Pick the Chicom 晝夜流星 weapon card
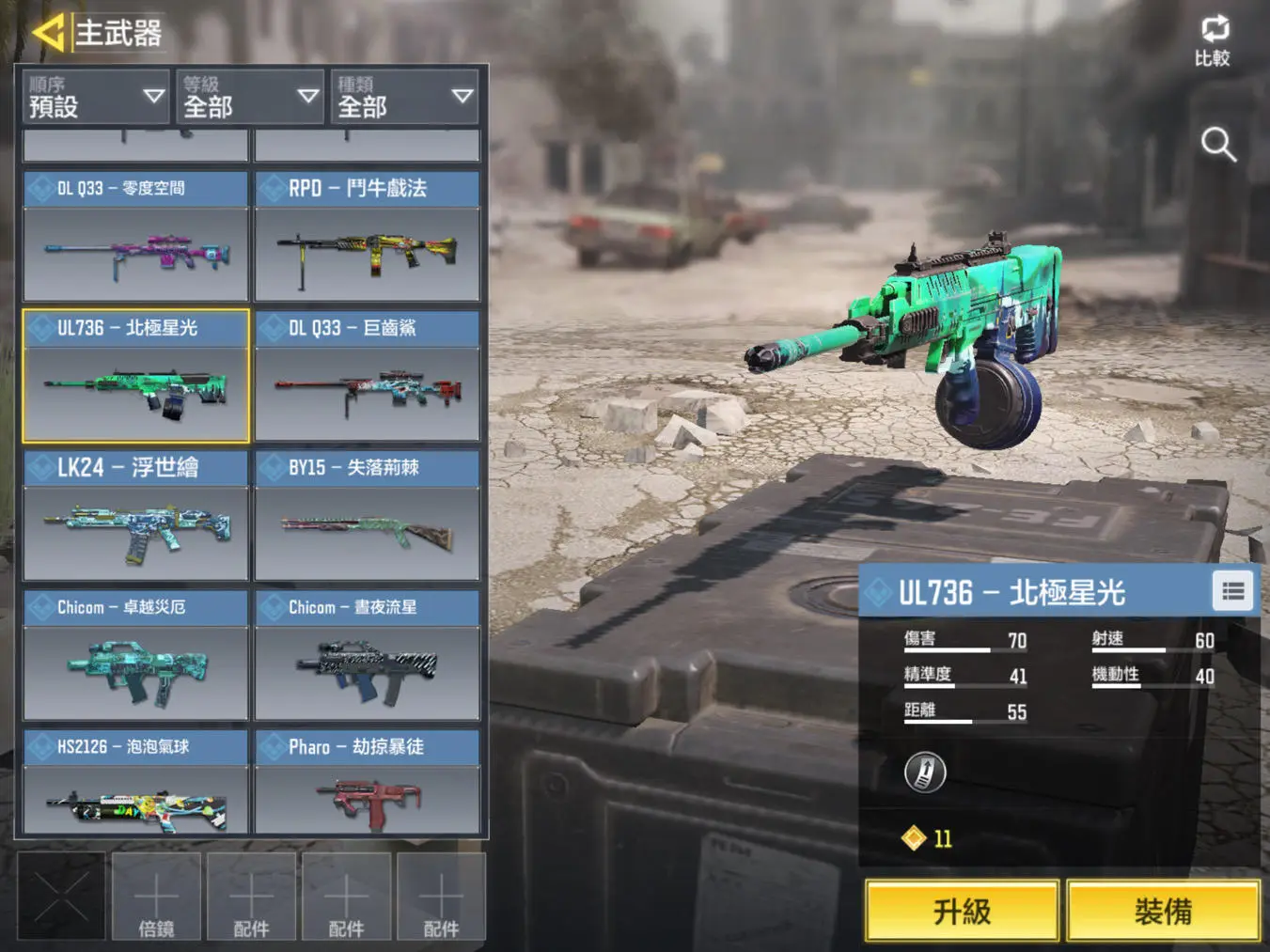 368,655
